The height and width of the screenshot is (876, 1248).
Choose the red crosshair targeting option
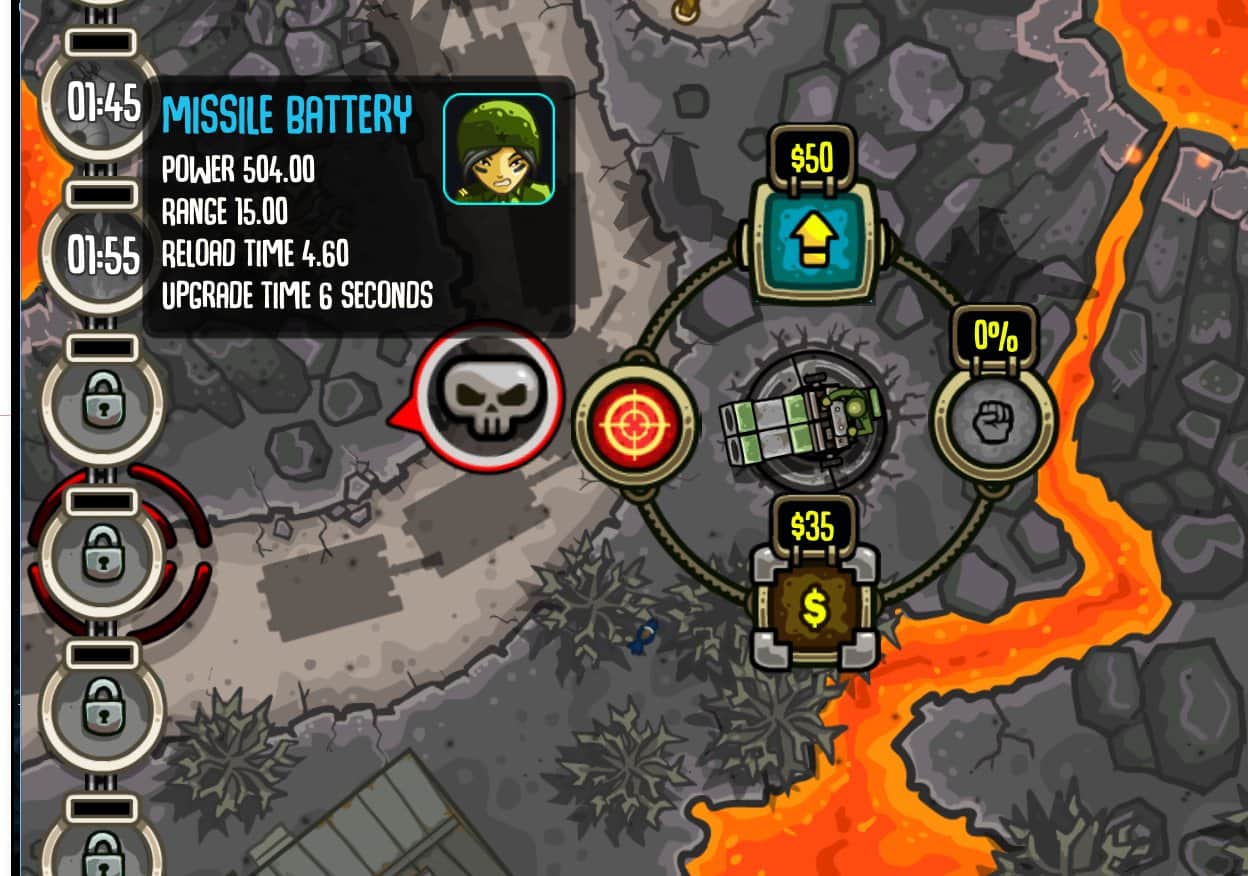(x=634, y=425)
